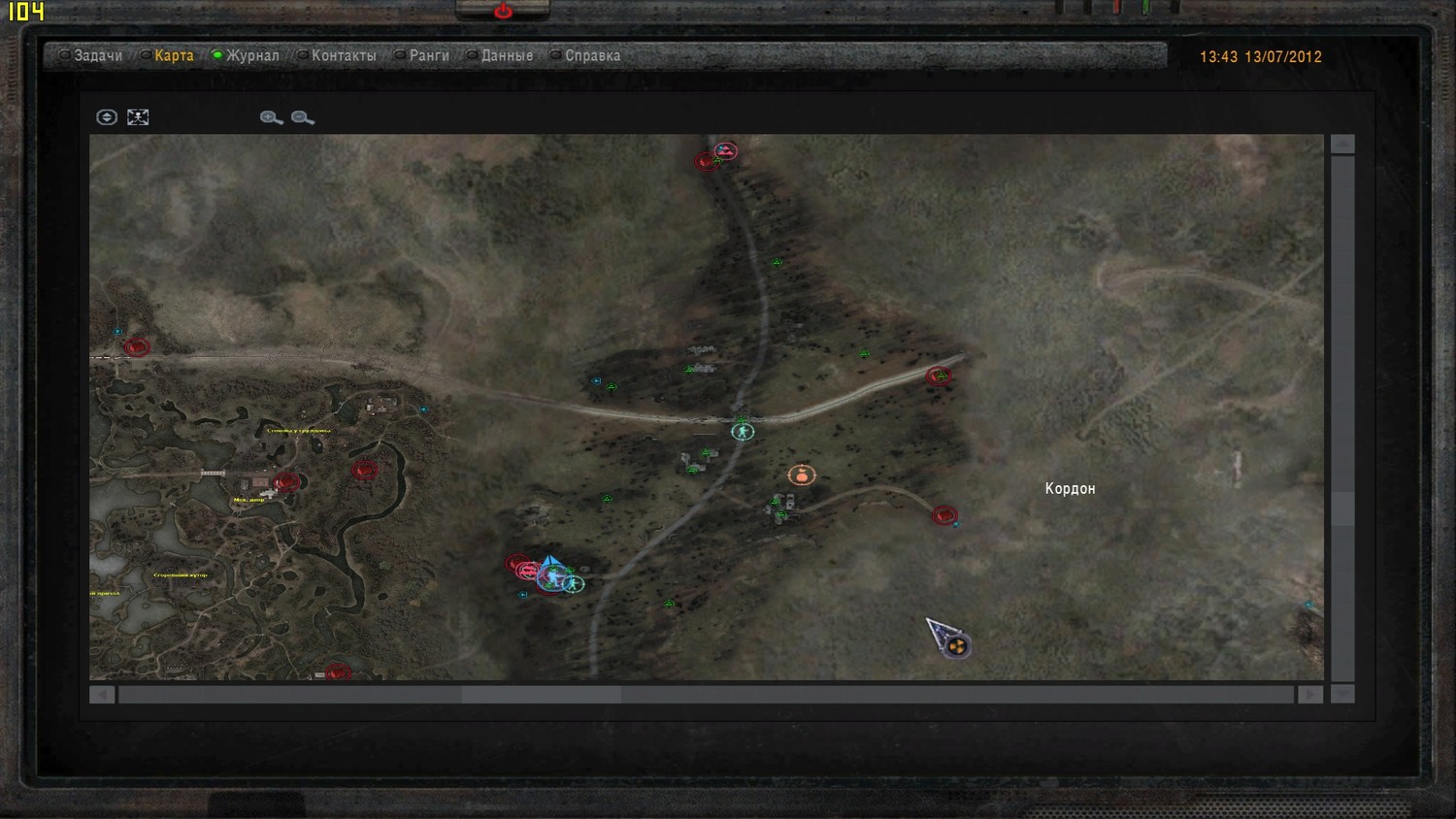This screenshot has height=819, width=1456.
Task: Open the Контакты tab
Action: point(343,56)
